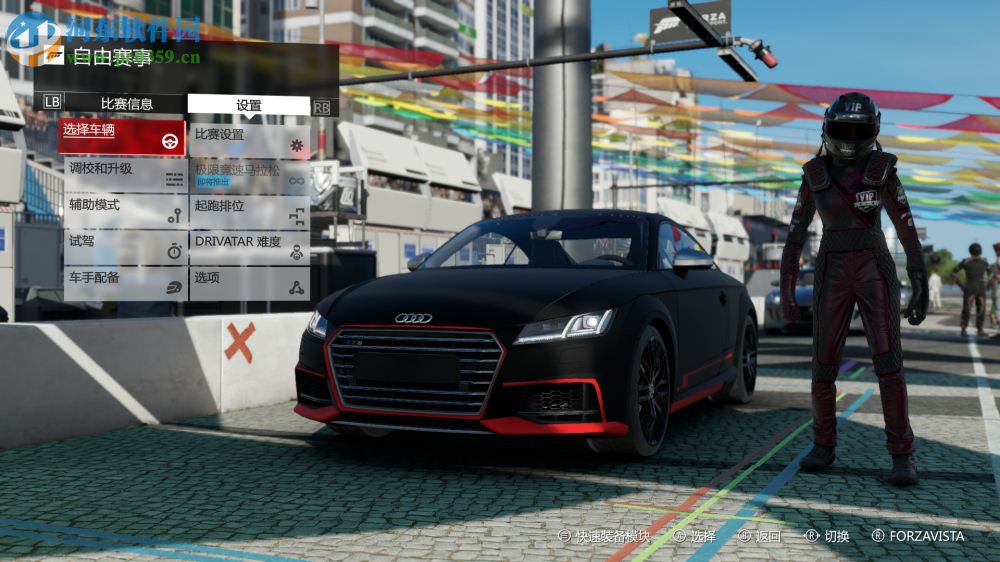
Task: Switch to the 比赛信息 tab
Action: [x=126, y=103]
